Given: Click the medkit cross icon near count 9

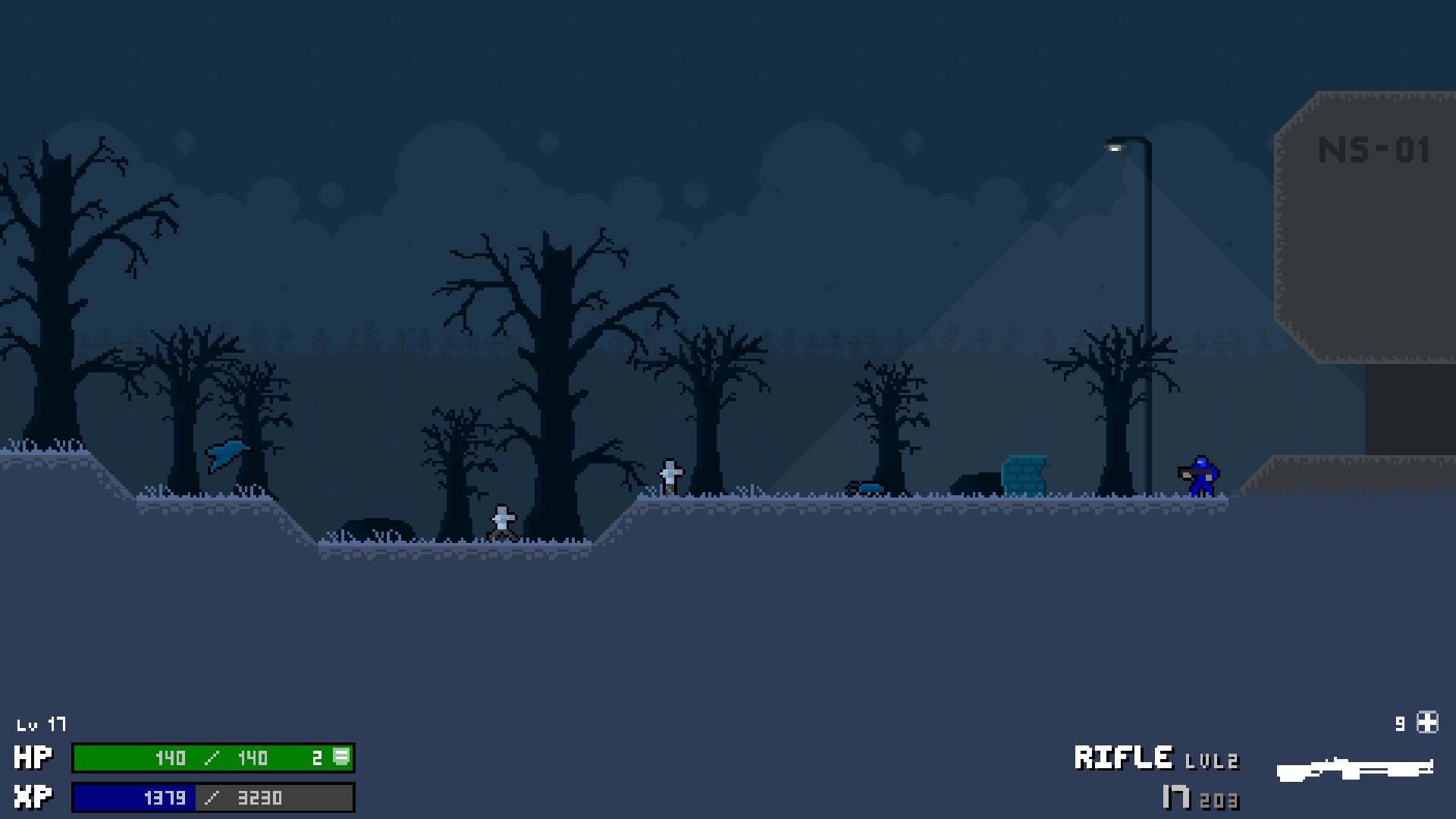Looking at the screenshot, I should [x=1426, y=723].
